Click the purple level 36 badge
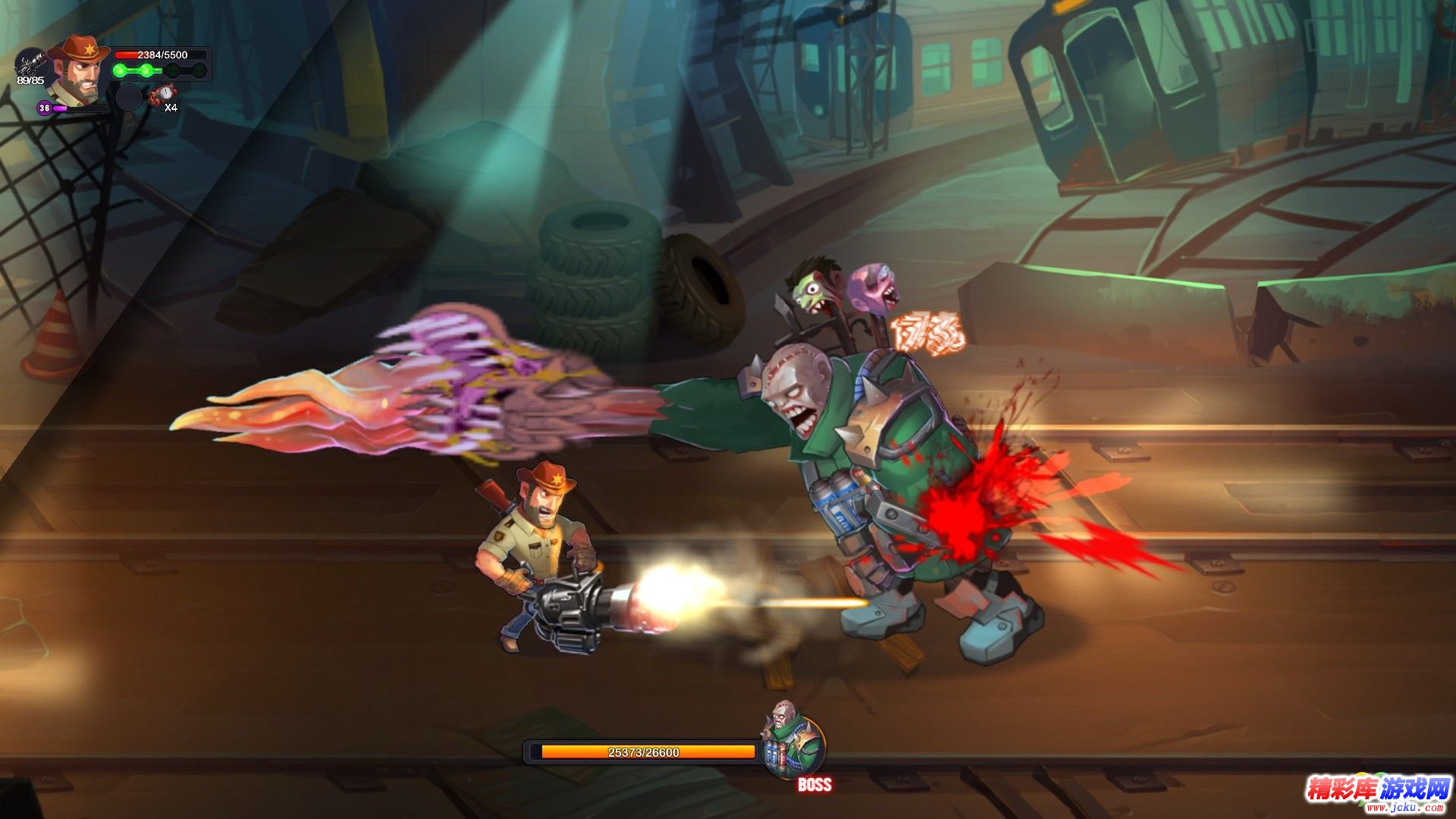The height and width of the screenshot is (819, 1456). [45, 108]
